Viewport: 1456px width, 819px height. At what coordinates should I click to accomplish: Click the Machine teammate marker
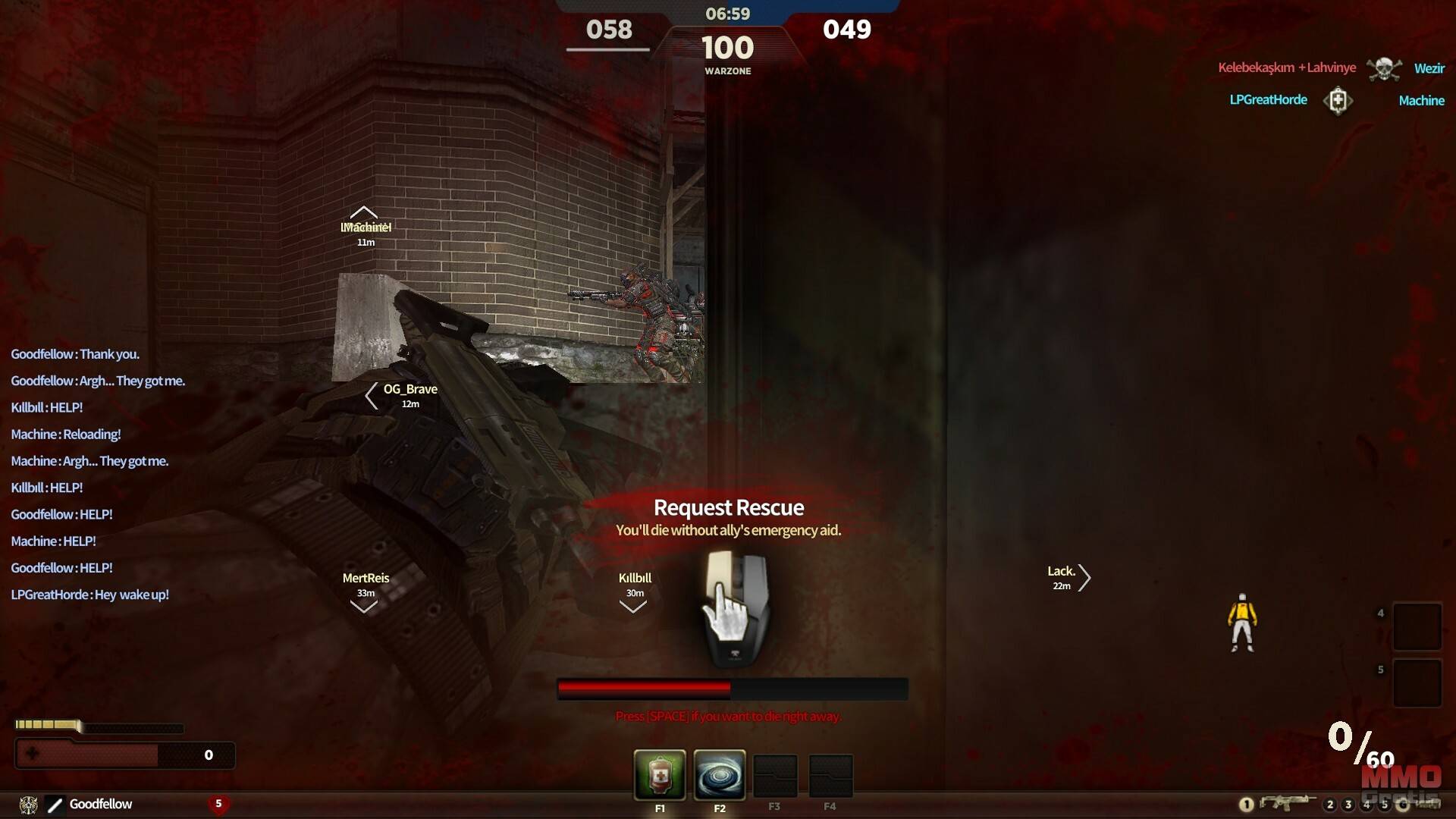(x=366, y=227)
